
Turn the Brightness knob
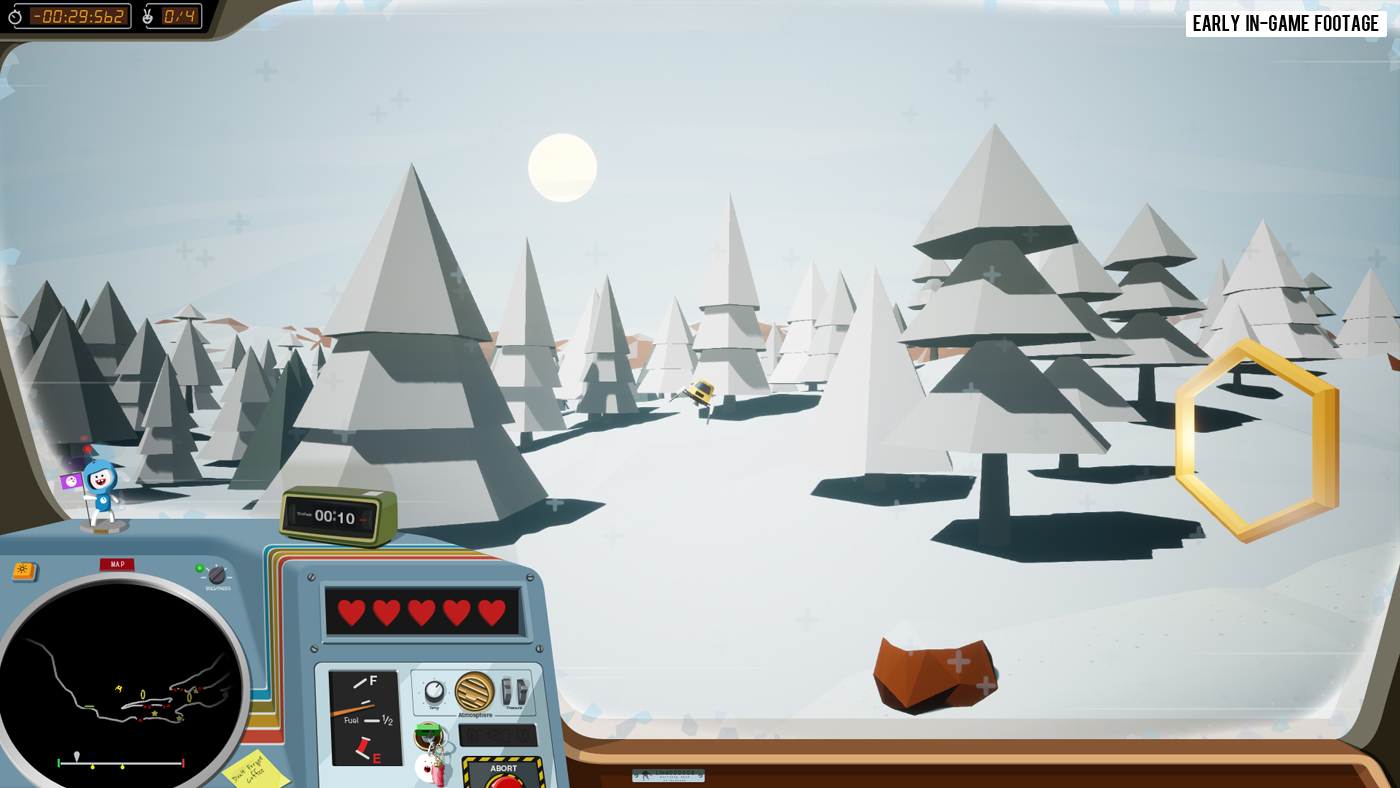[216, 575]
